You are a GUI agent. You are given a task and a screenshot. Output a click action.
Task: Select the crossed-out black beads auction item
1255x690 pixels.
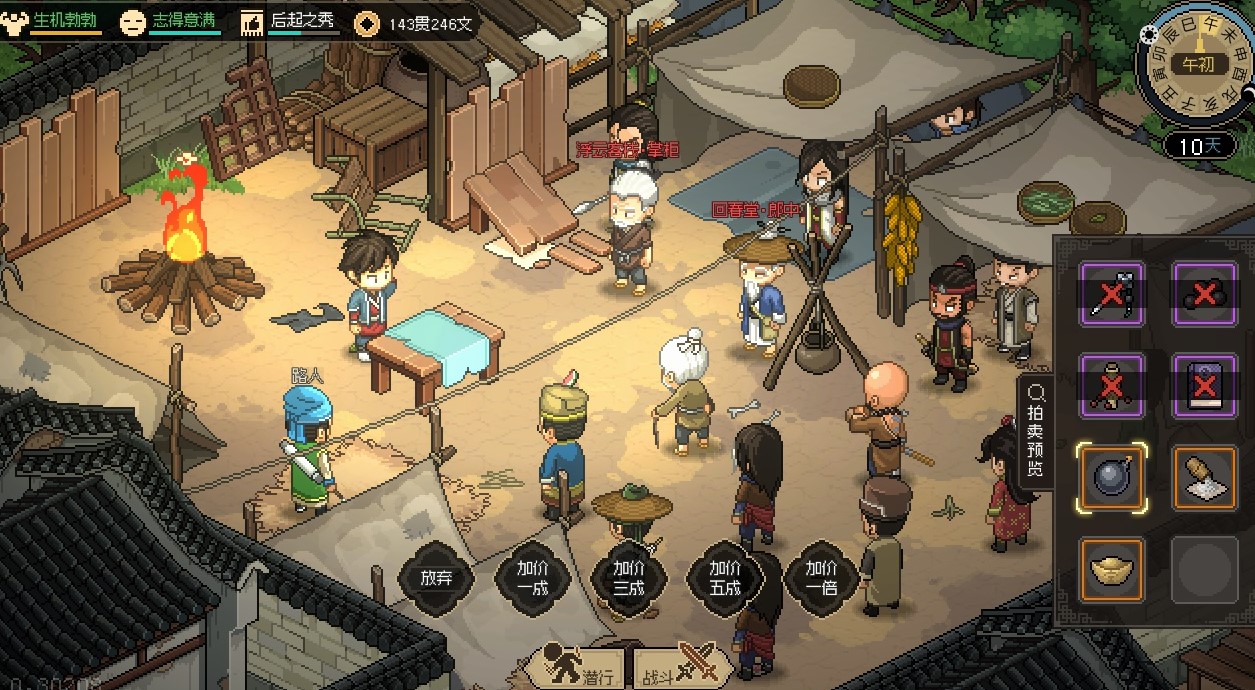(1204, 295)
